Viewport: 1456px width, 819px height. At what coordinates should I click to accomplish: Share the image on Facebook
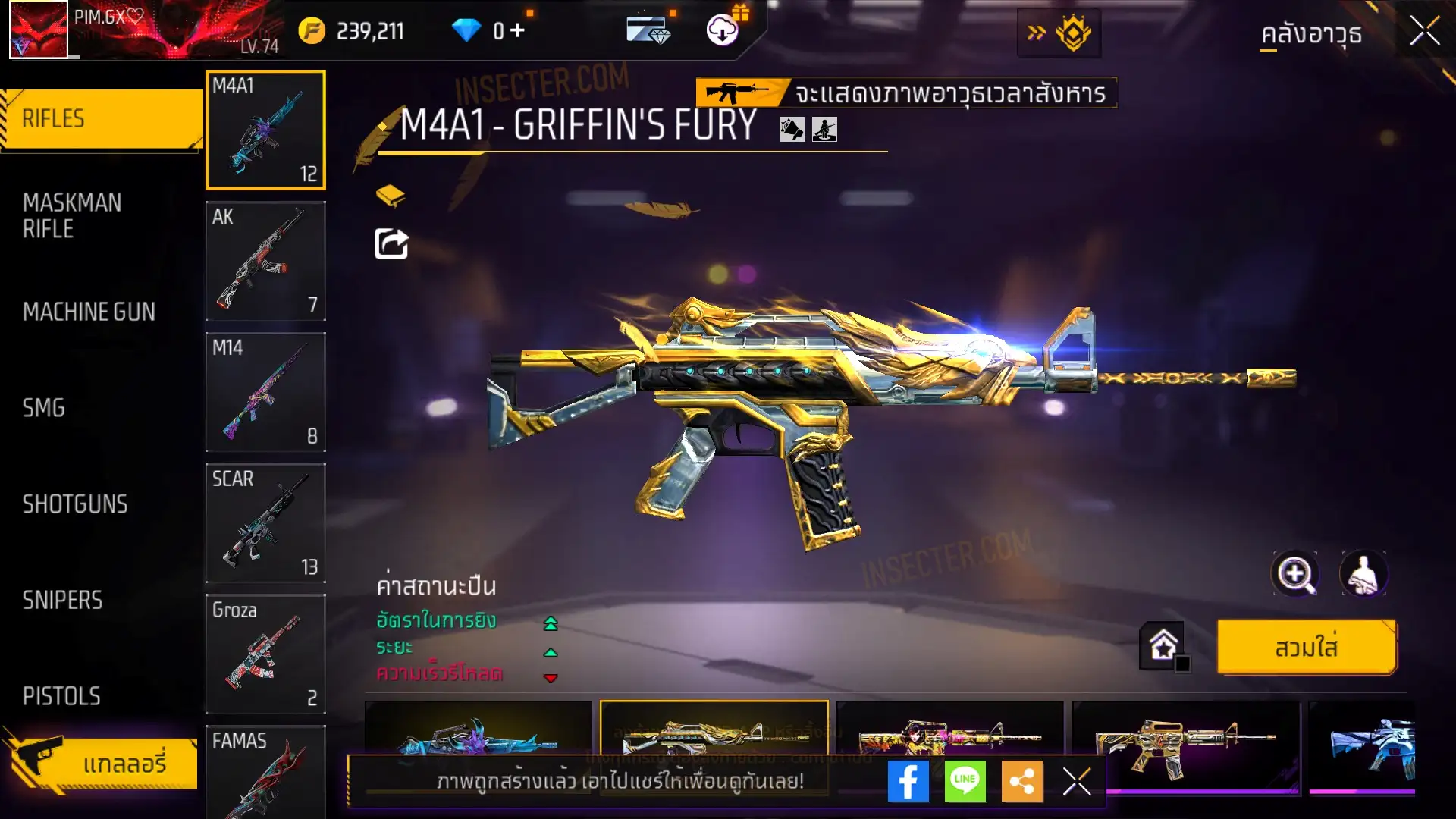[908, 781]
